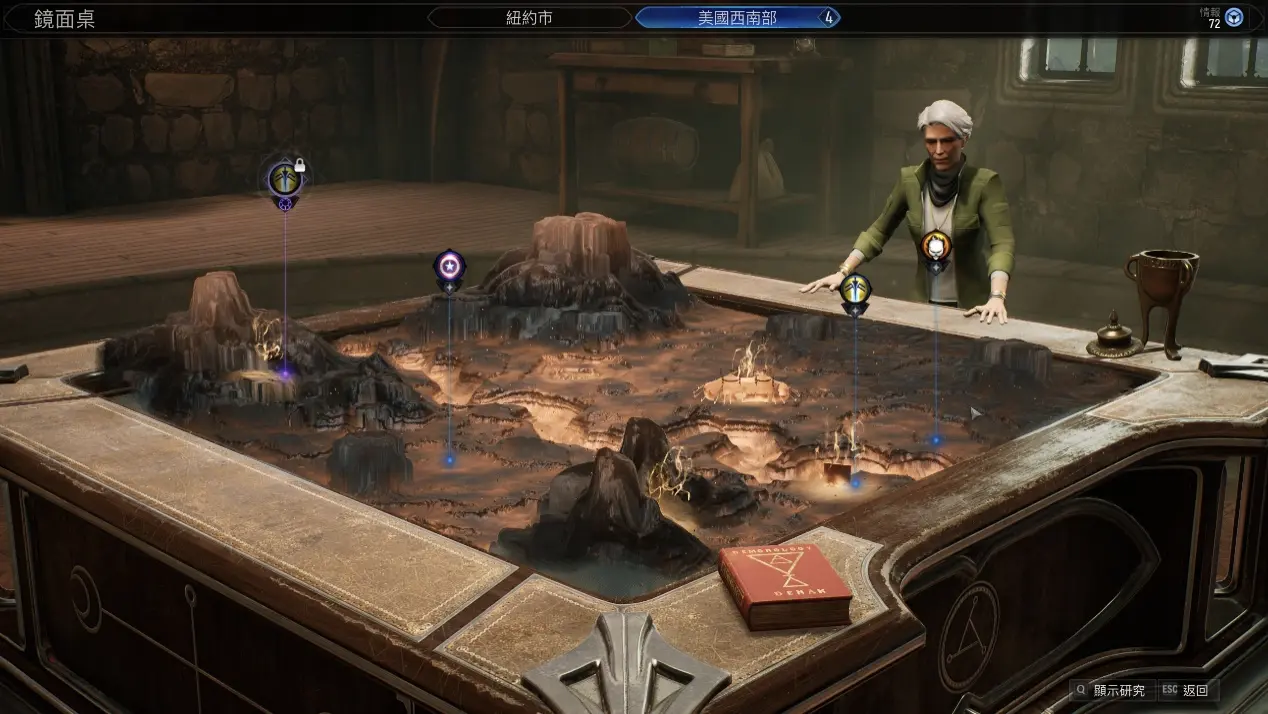
Task: Select the locked sword mission marker
Action: (x=285, y=180)
